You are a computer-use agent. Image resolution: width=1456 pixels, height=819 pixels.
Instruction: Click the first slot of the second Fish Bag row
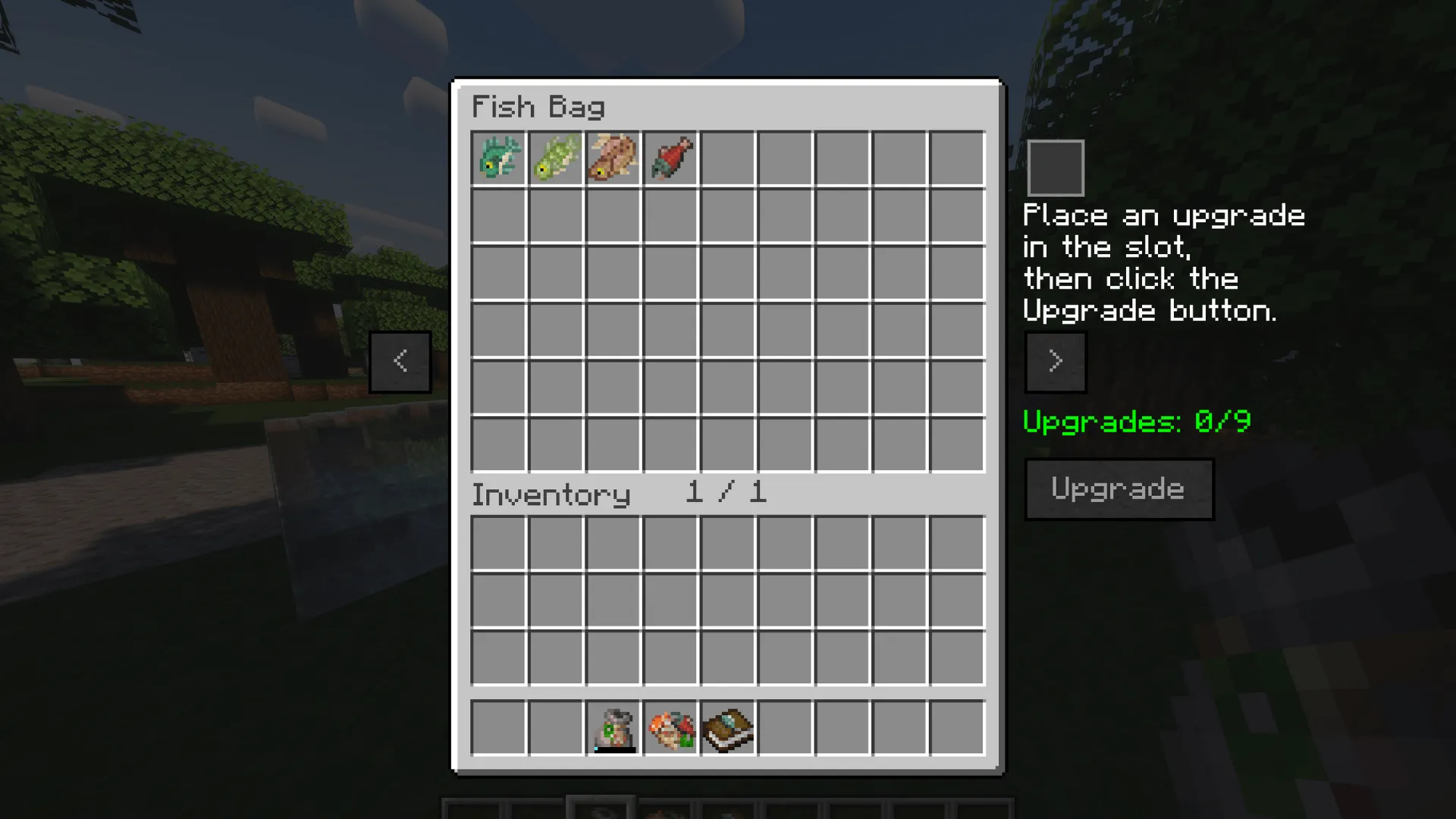(498, 215)
